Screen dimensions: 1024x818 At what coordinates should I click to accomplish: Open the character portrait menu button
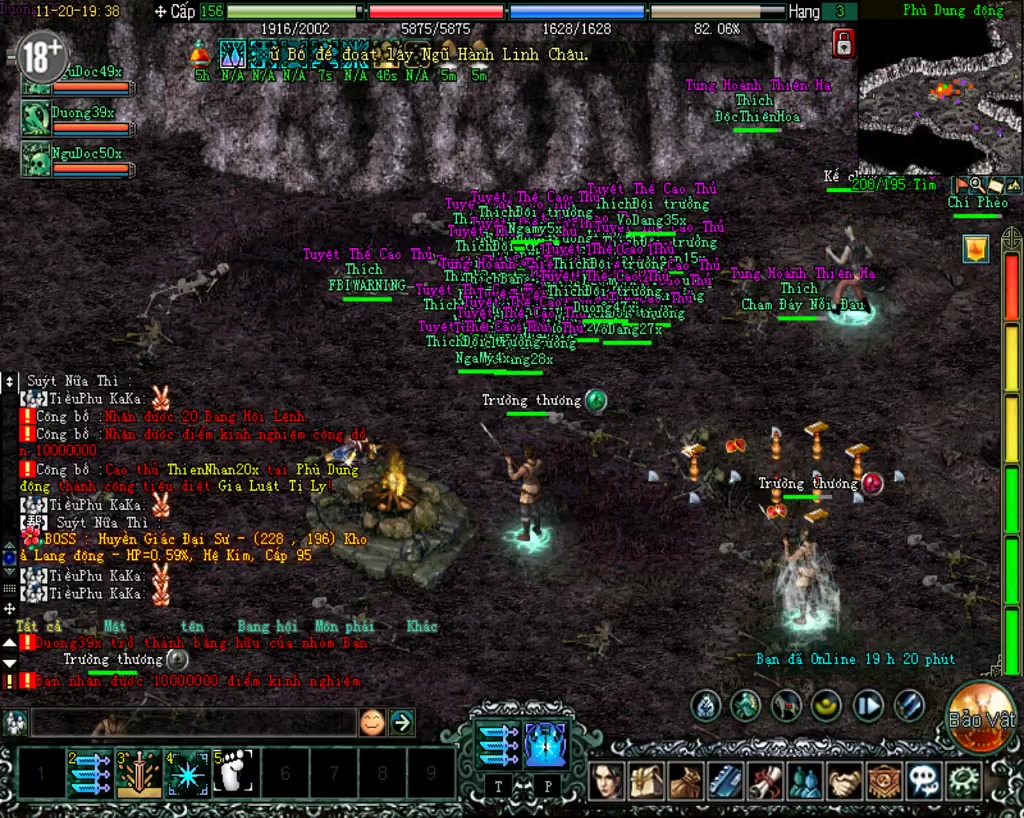click(606, 781)
